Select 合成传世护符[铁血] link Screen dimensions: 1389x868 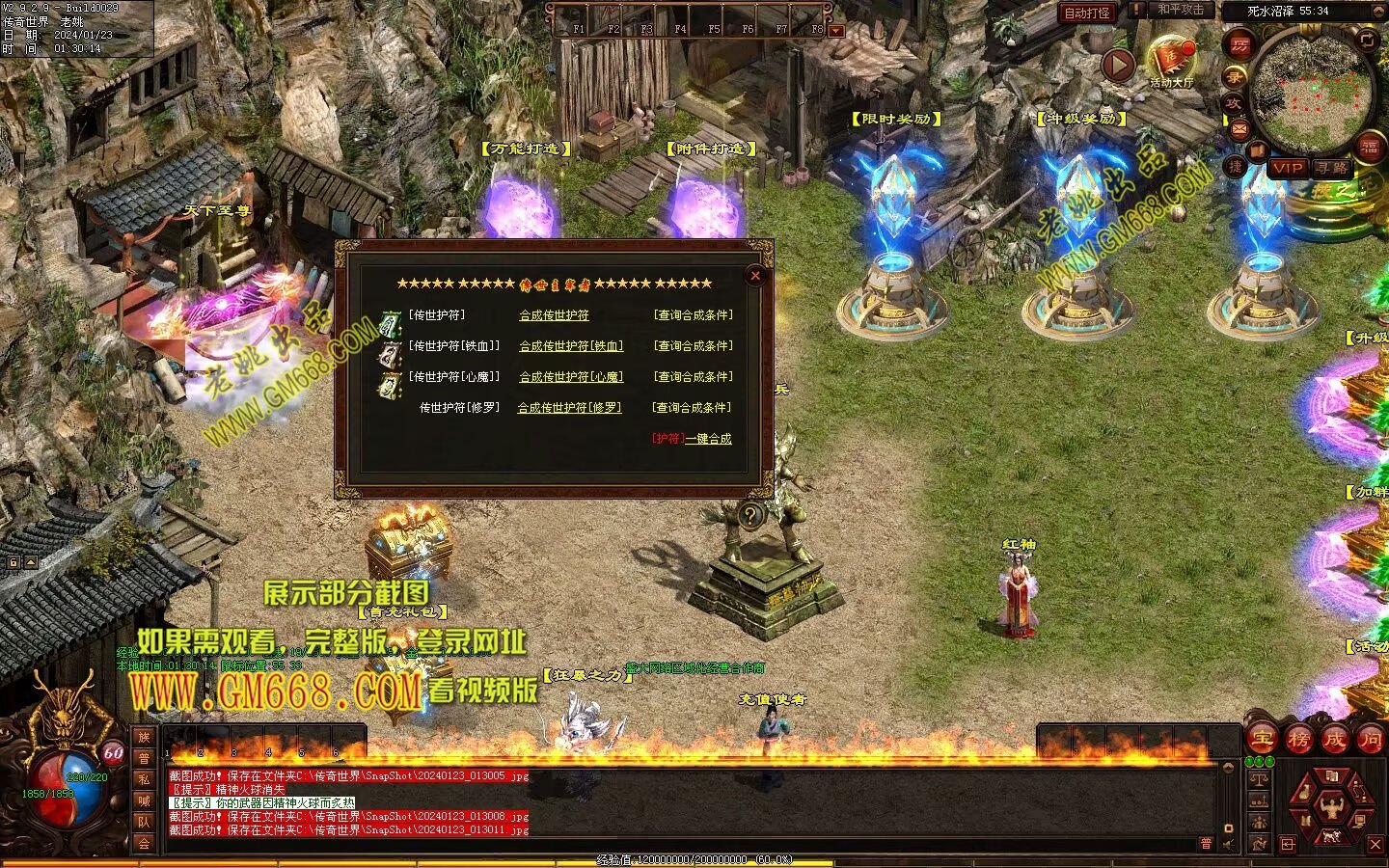[x=571, y=346]
